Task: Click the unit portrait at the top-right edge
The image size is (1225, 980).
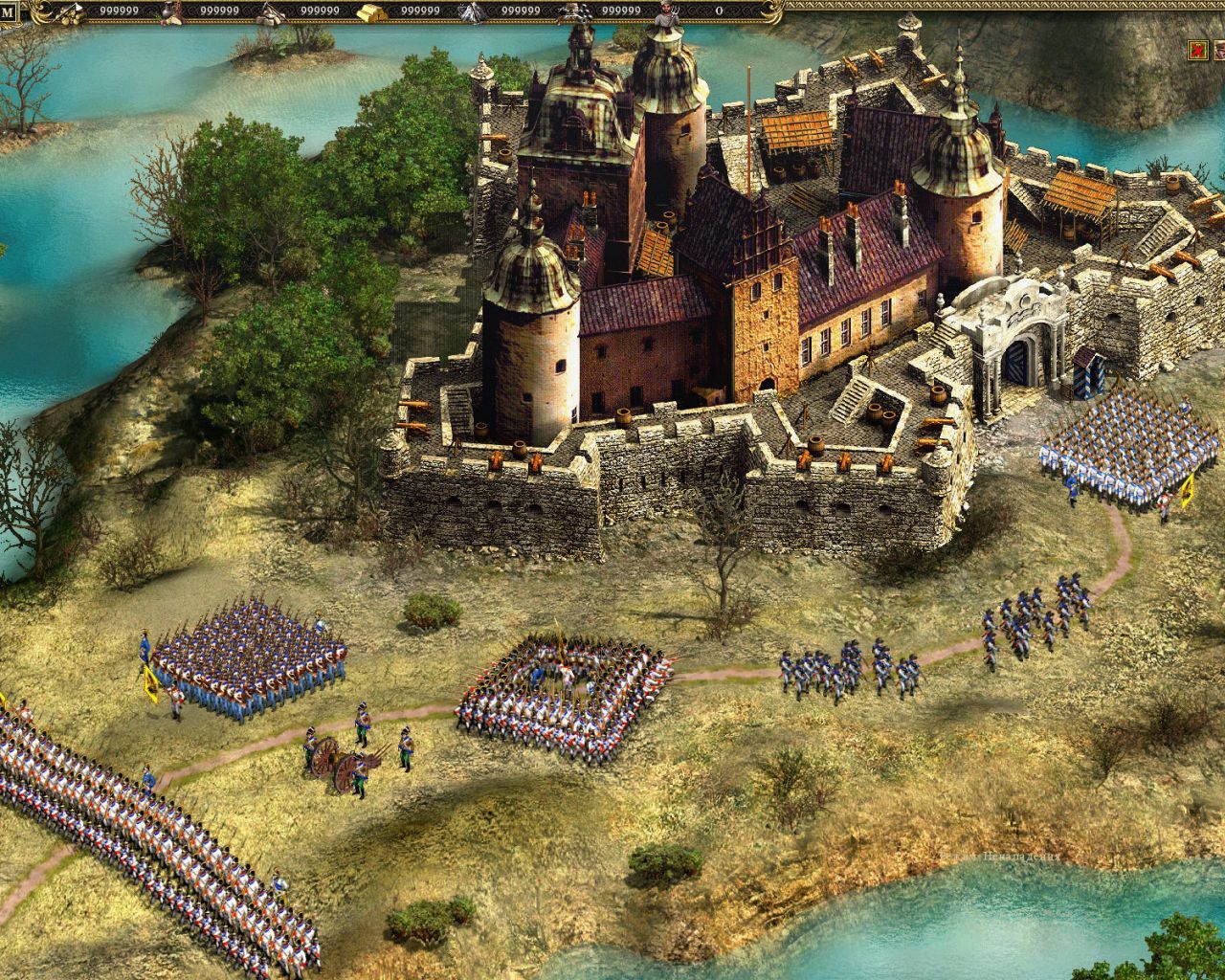Action: click(x=1220, y=50)
